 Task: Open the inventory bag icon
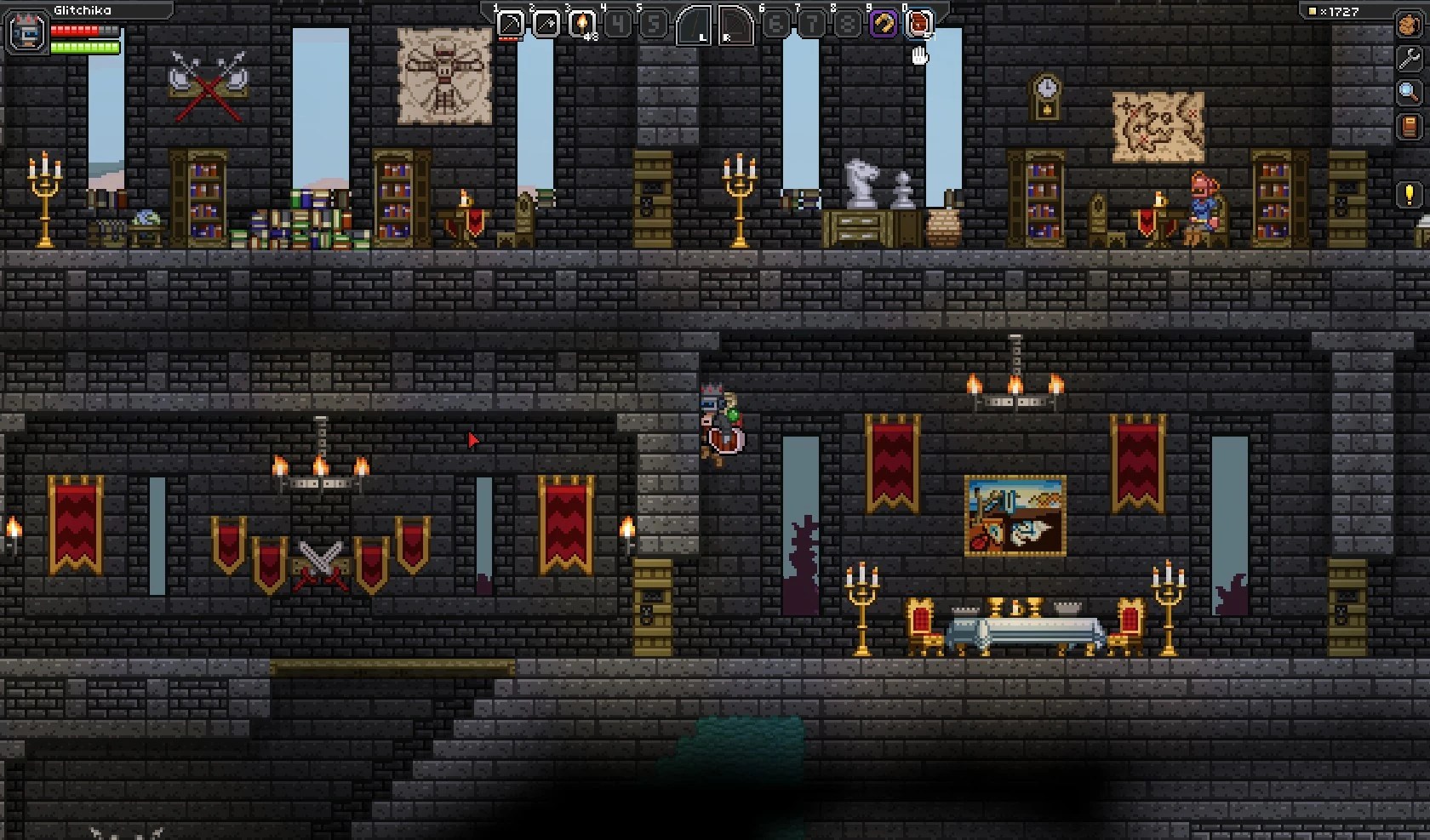(x=1409, y=26)
